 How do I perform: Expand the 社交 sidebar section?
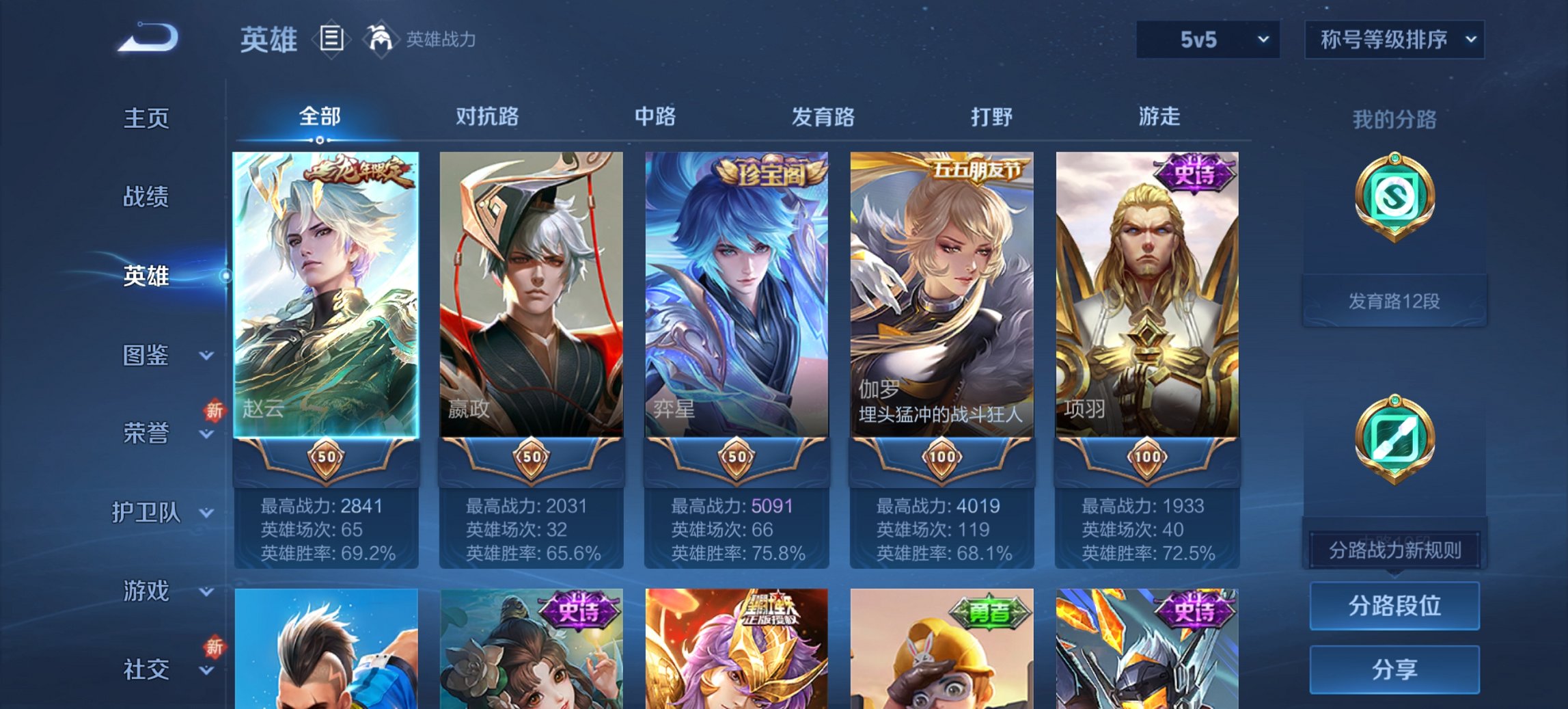[146, 670]
